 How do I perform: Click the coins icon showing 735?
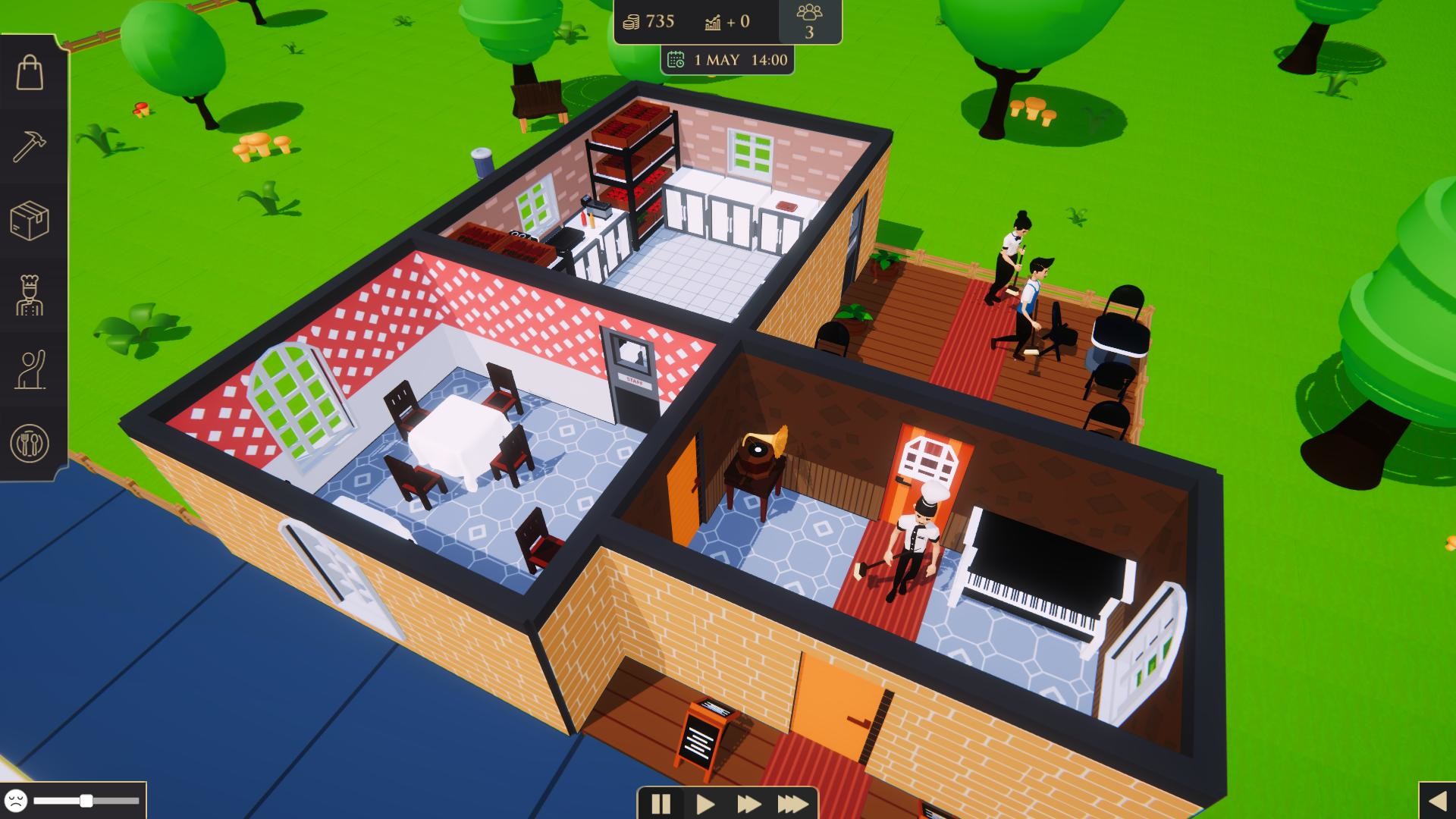629,21
